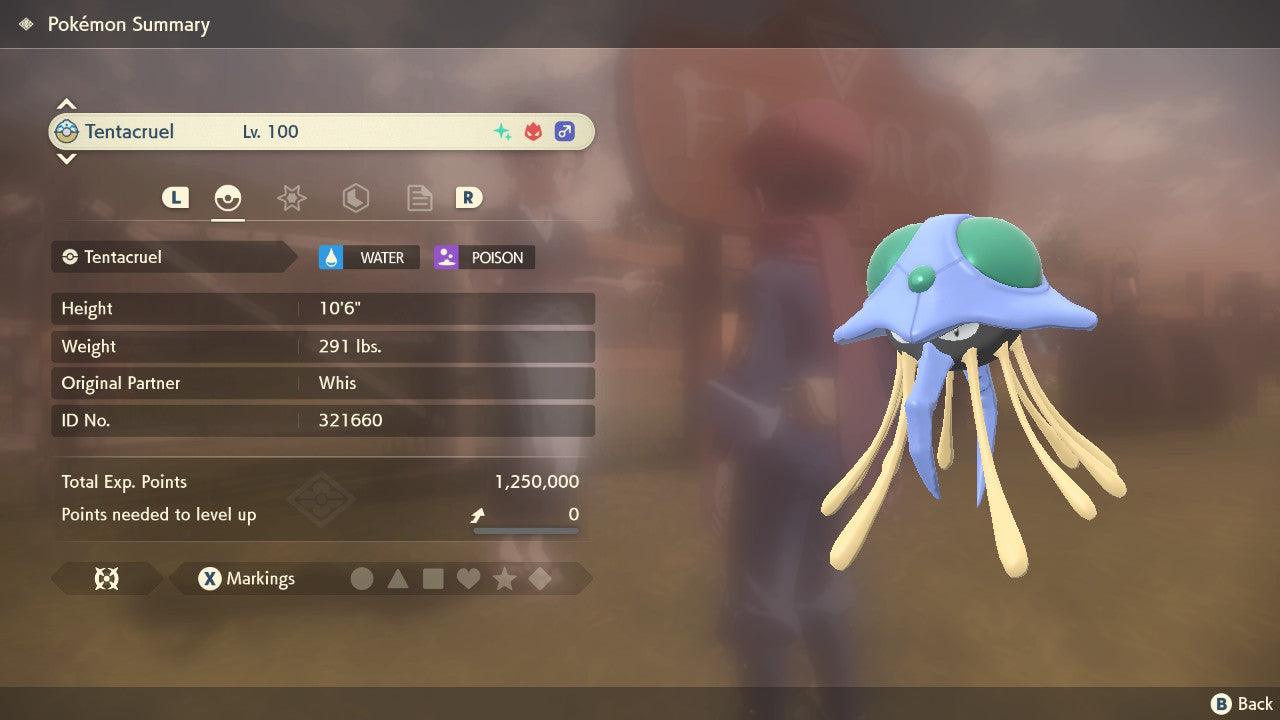This screenshot has width=1280, height=720.
Task: Toggle the circle marking
Action: pyautogui.click(x=362, y=579)
